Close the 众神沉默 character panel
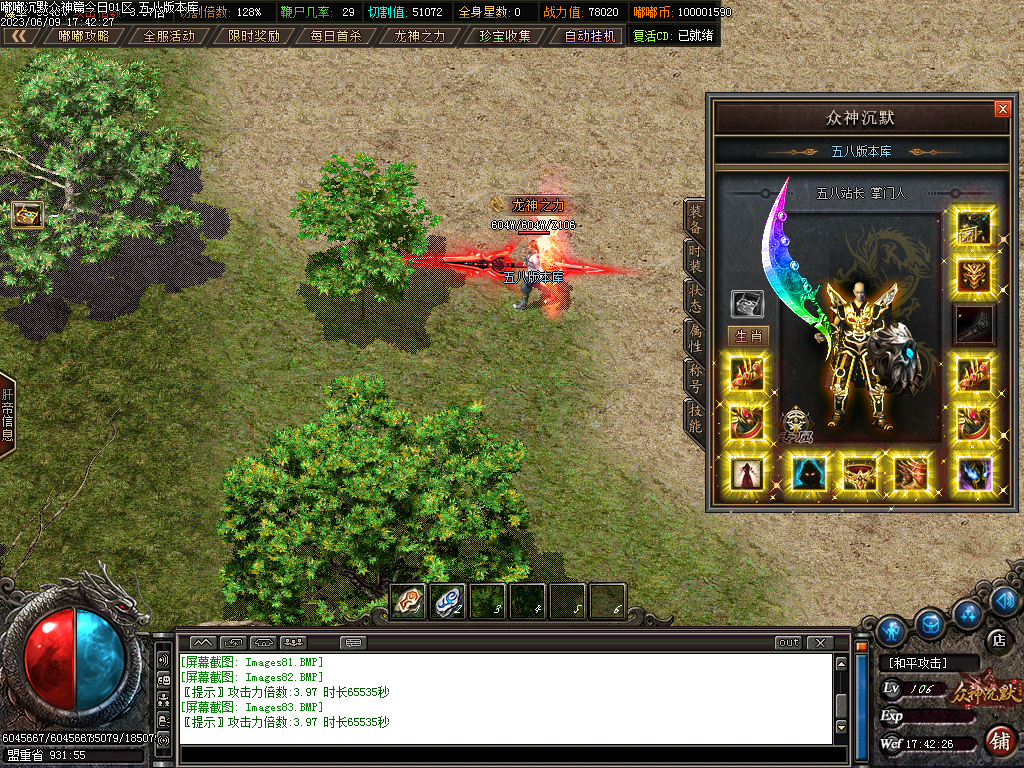Image resolution: width=1024 pixels, height=768 pixels. (x=1002, y=109)
